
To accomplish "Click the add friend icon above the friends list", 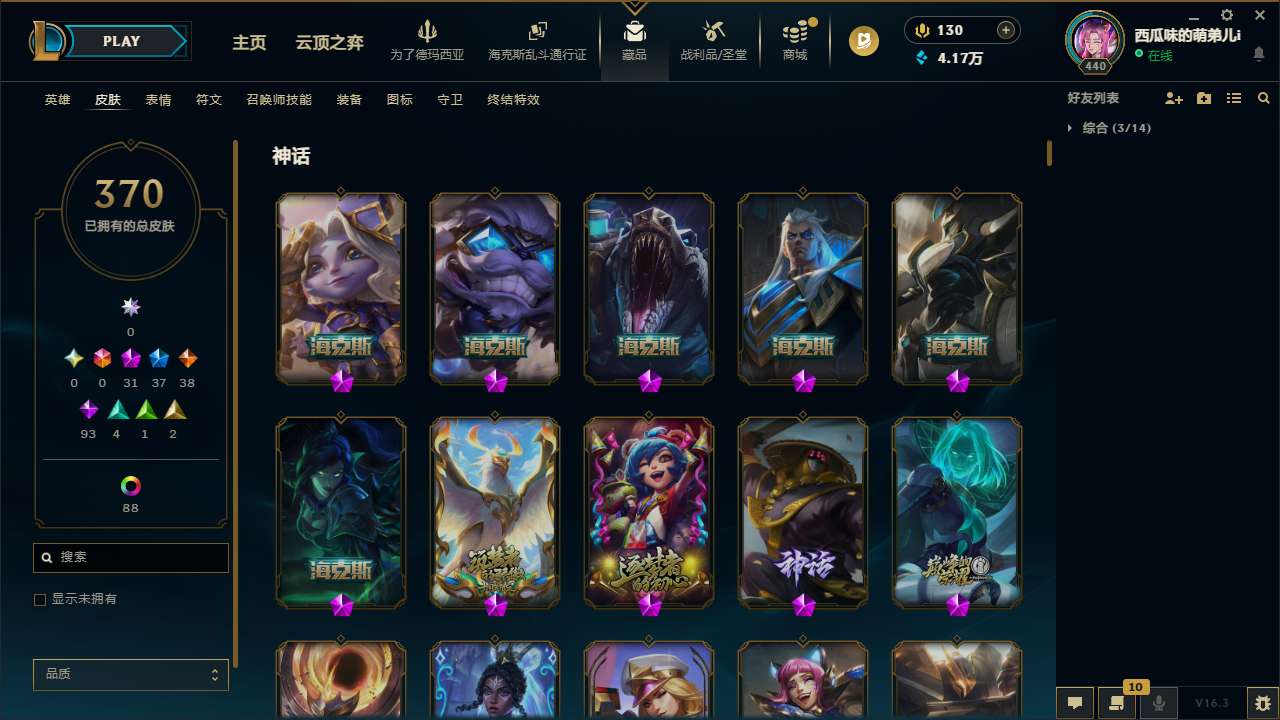I will [x=1171, y=98].
